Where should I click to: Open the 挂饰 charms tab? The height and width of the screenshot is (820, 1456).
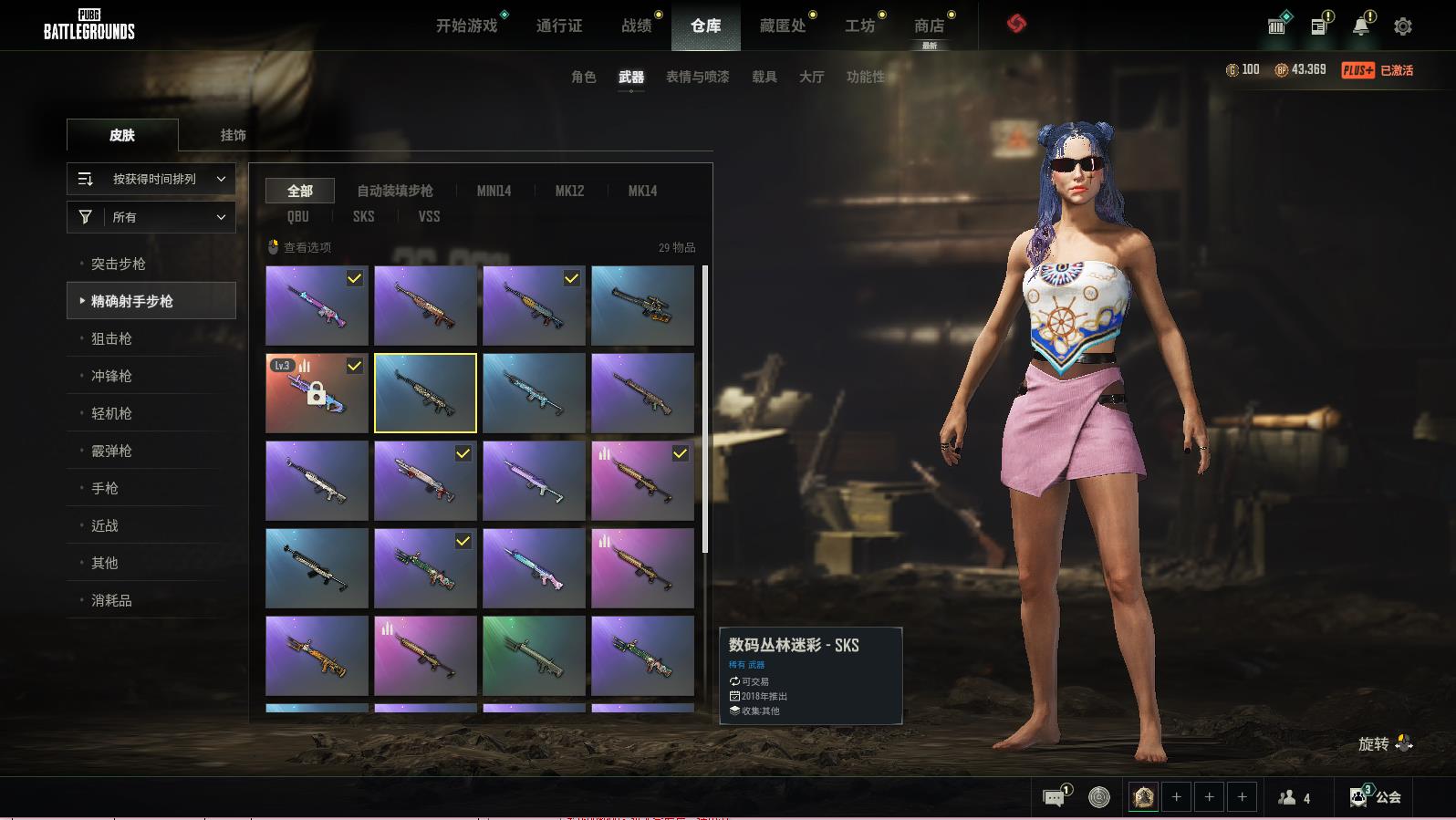point(233,135)
